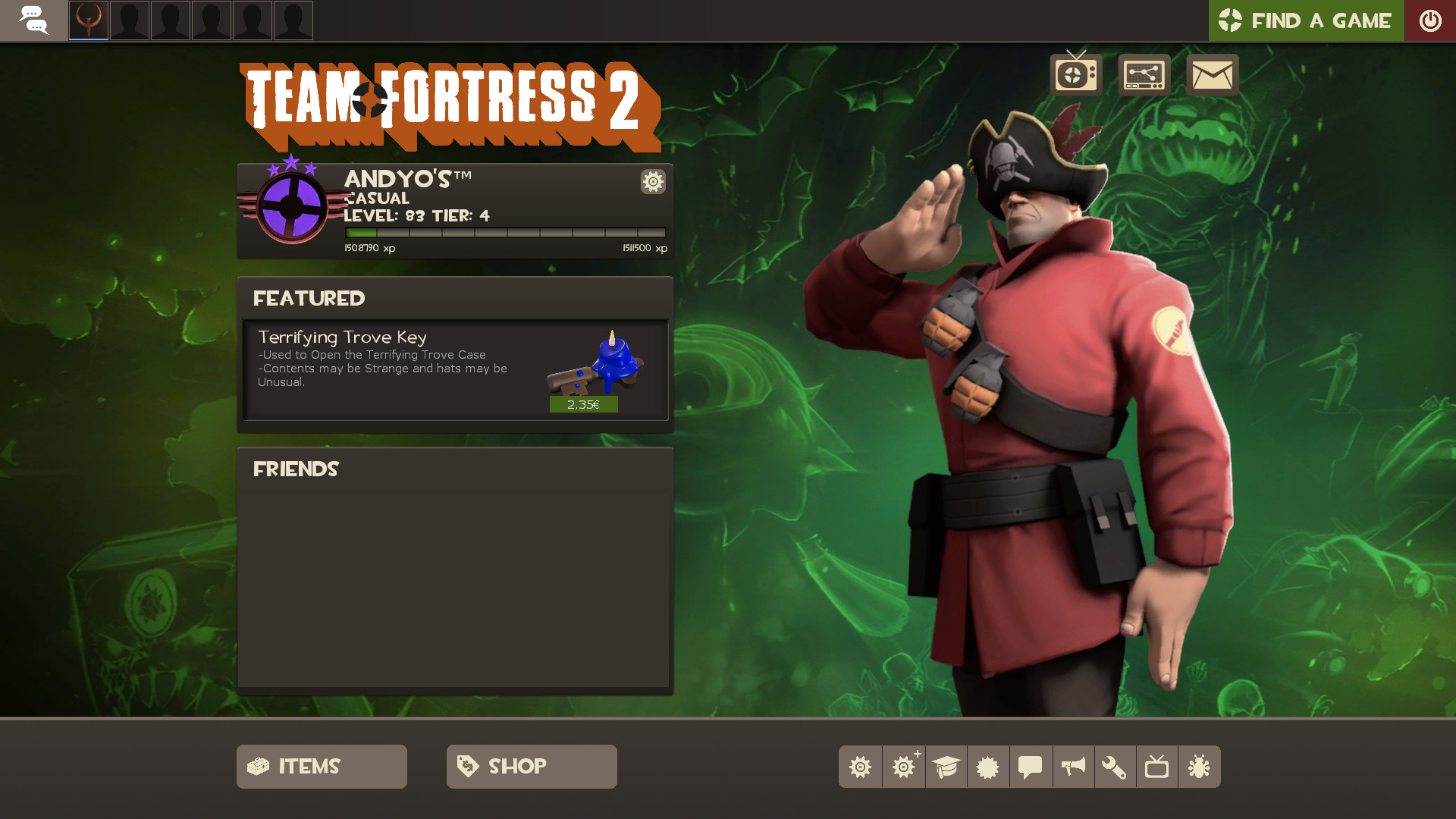This screenshot has width=1456, height=819.
Task: Open replays with the bottom TV icon
Action: pos(1158,767)
